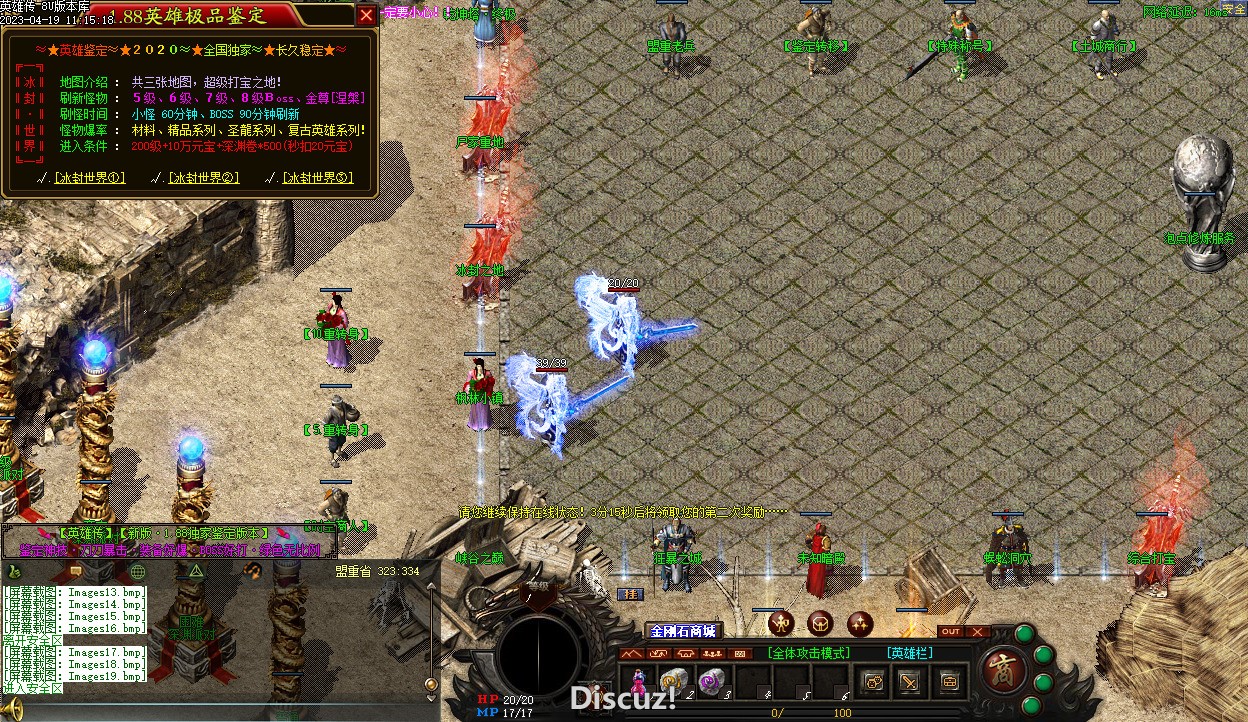Open the treasure chest bag icon button
Viewport: 1248px width, 722px height.
pos(948,682)
